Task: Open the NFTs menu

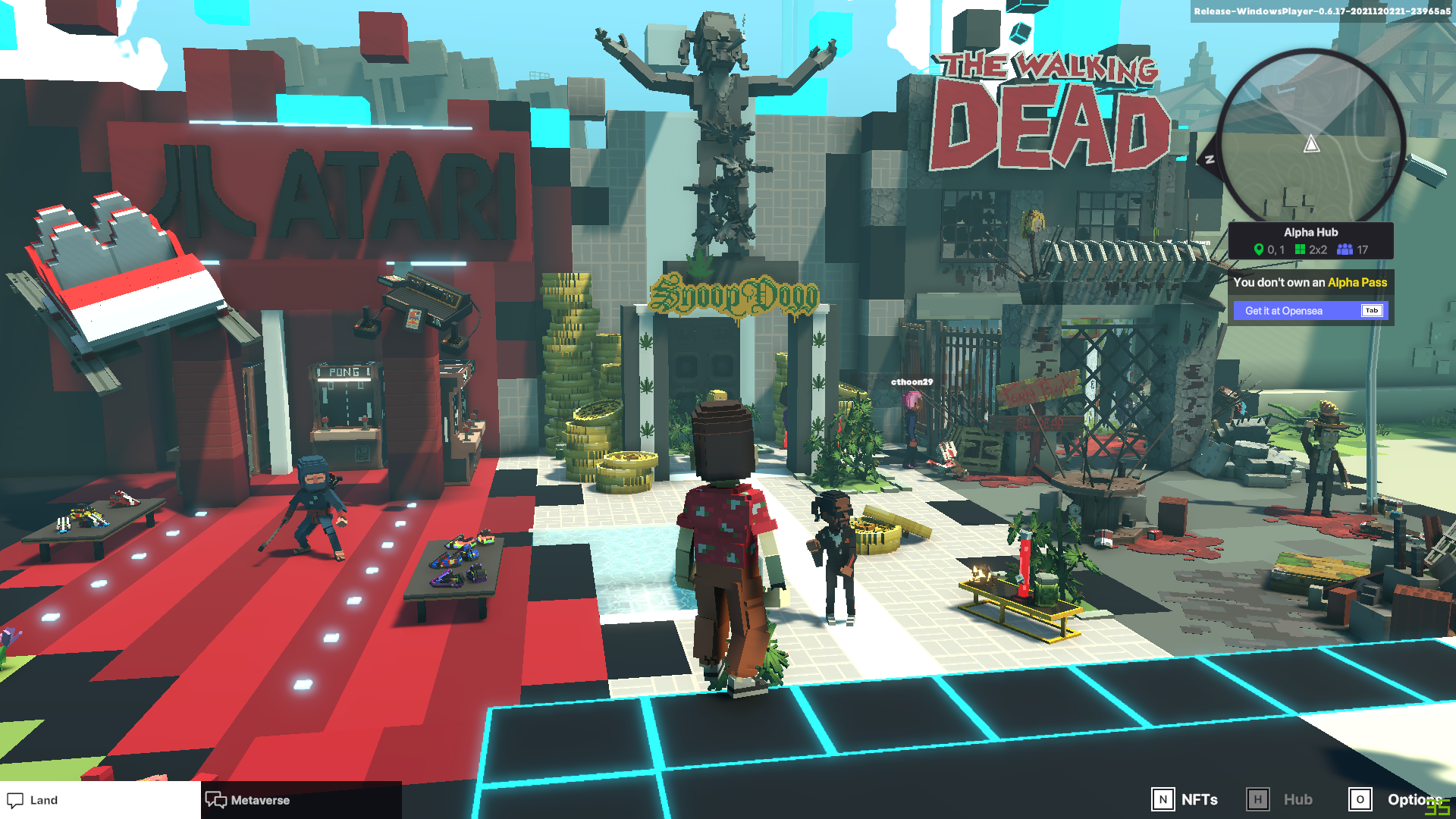Action: click(1185, 799)
